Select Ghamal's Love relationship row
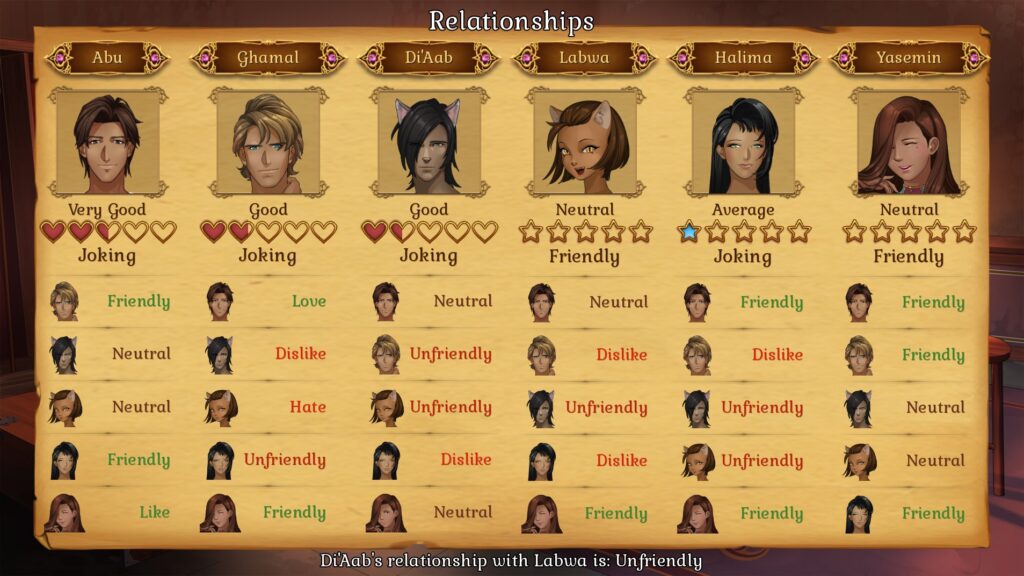Screen dimensions: 1024x576 pos(268,301)
